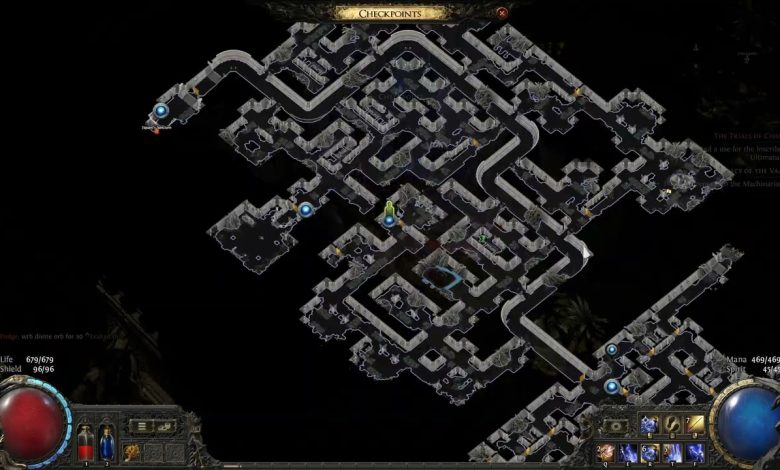Activate the lightning skill bound to E
This screenshot has height=470, width=780.
627,452
